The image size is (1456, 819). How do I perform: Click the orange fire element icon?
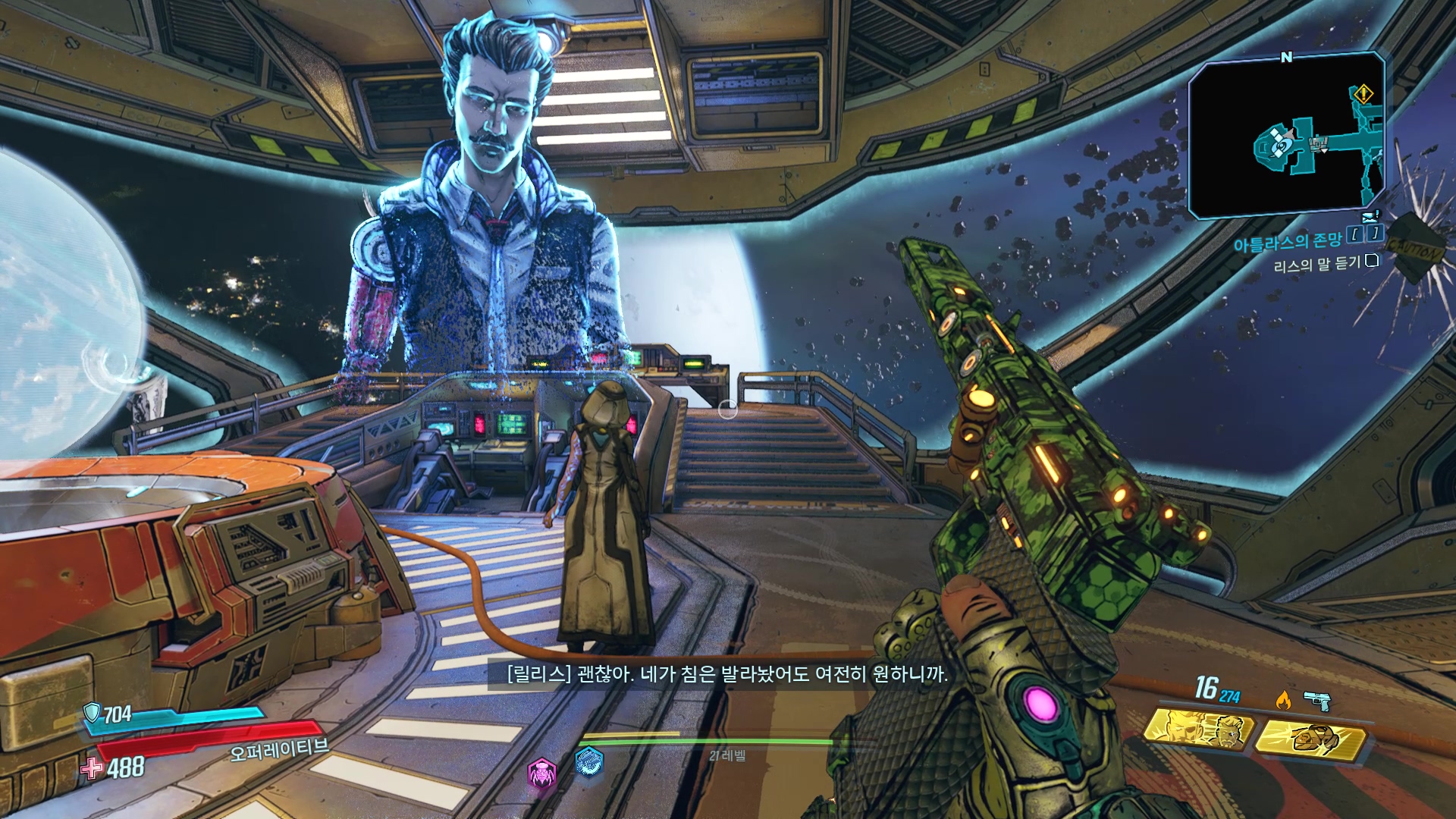1283,700
